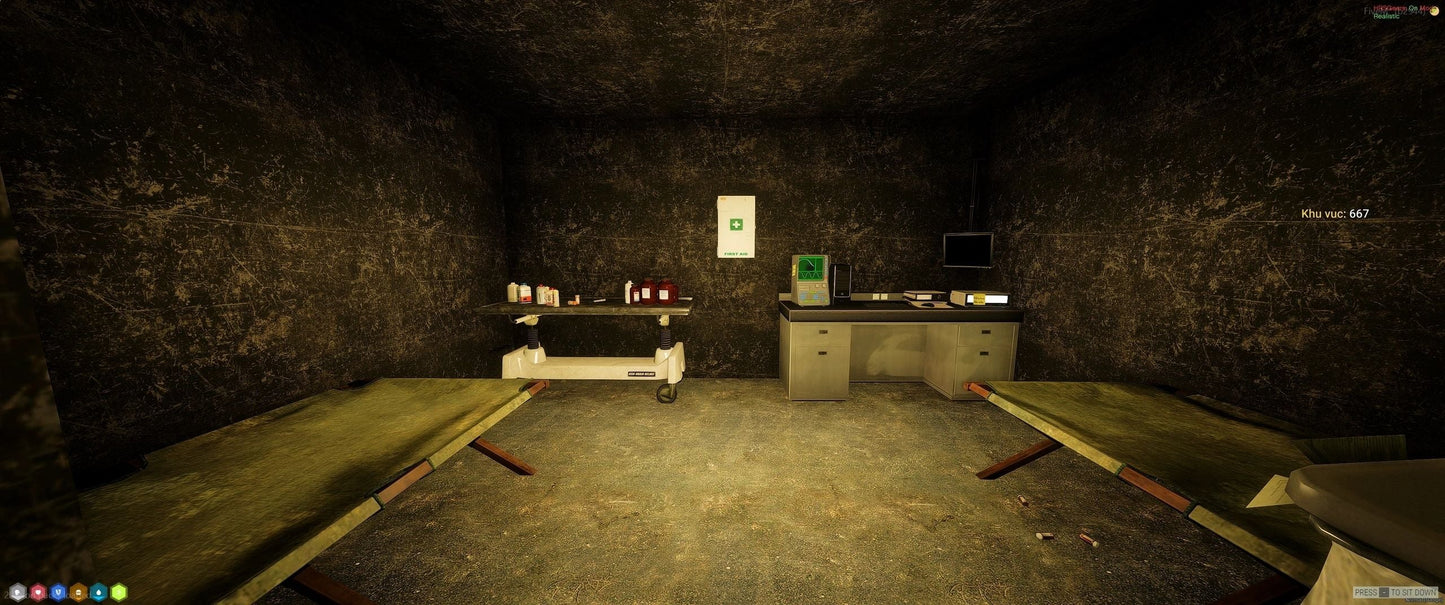Select the red heart health hexagon
Screen dimensions: 1445x605
coord(38,592)
